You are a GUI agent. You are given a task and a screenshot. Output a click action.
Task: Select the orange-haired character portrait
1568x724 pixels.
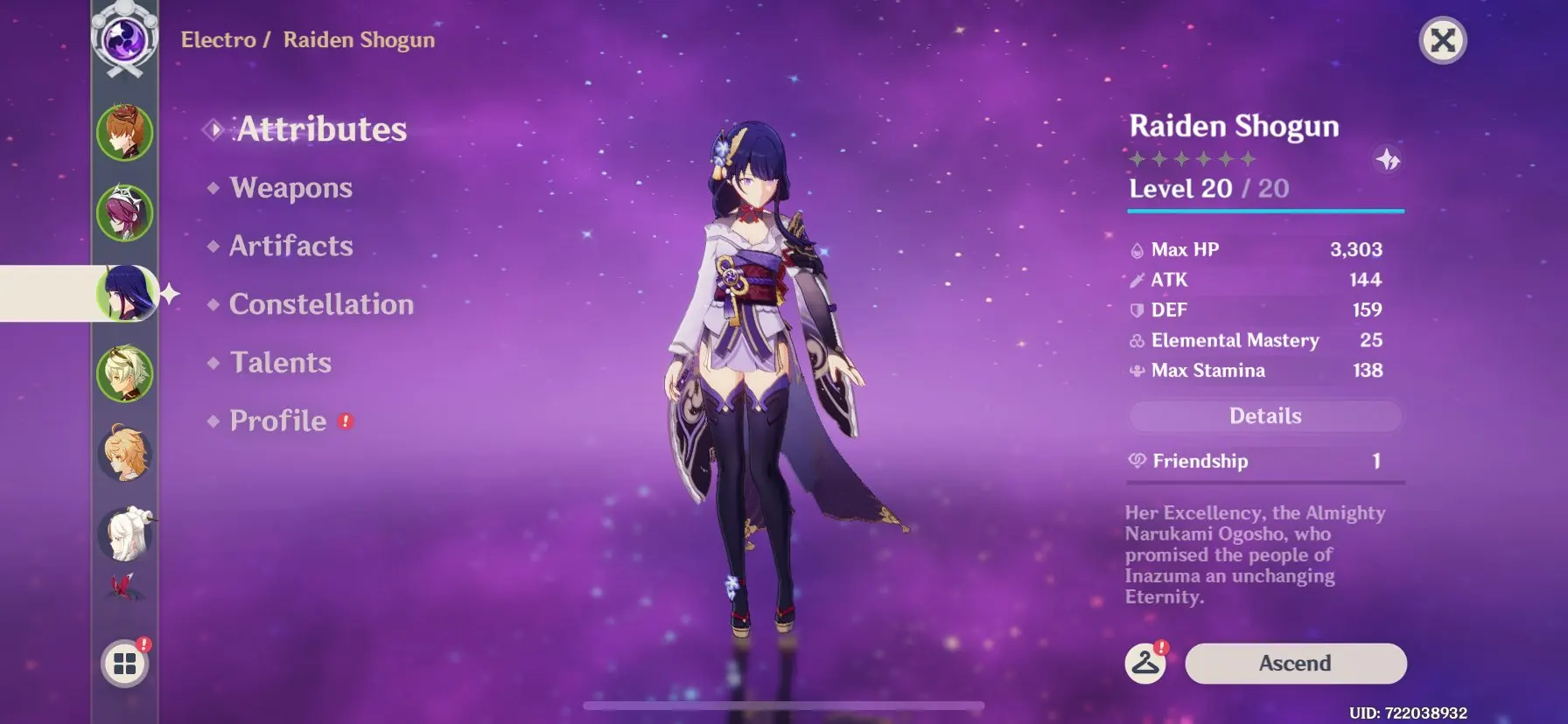click(125, 133)
